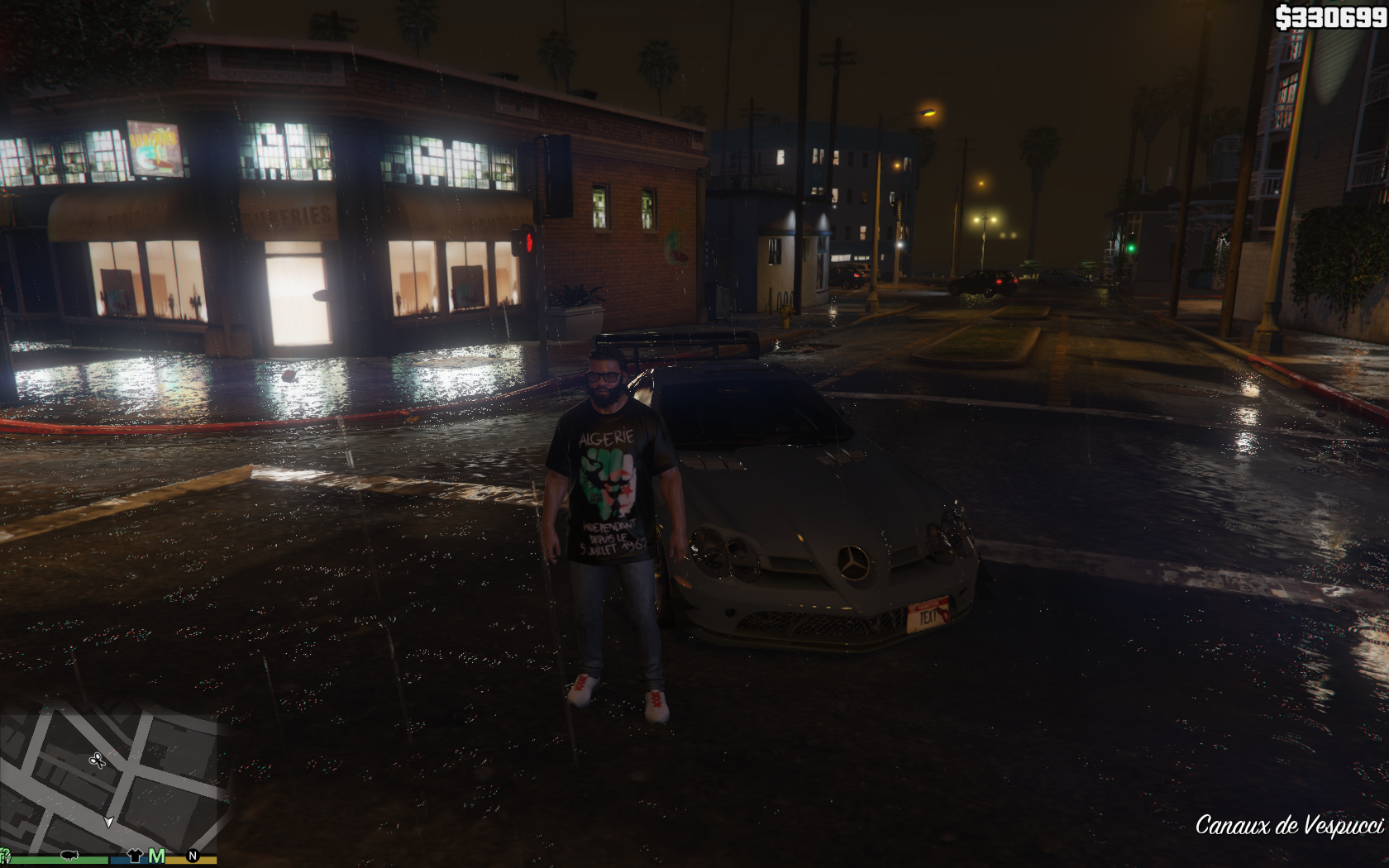
Task: Click the green M mission blip
Action: tap(156, 856)
